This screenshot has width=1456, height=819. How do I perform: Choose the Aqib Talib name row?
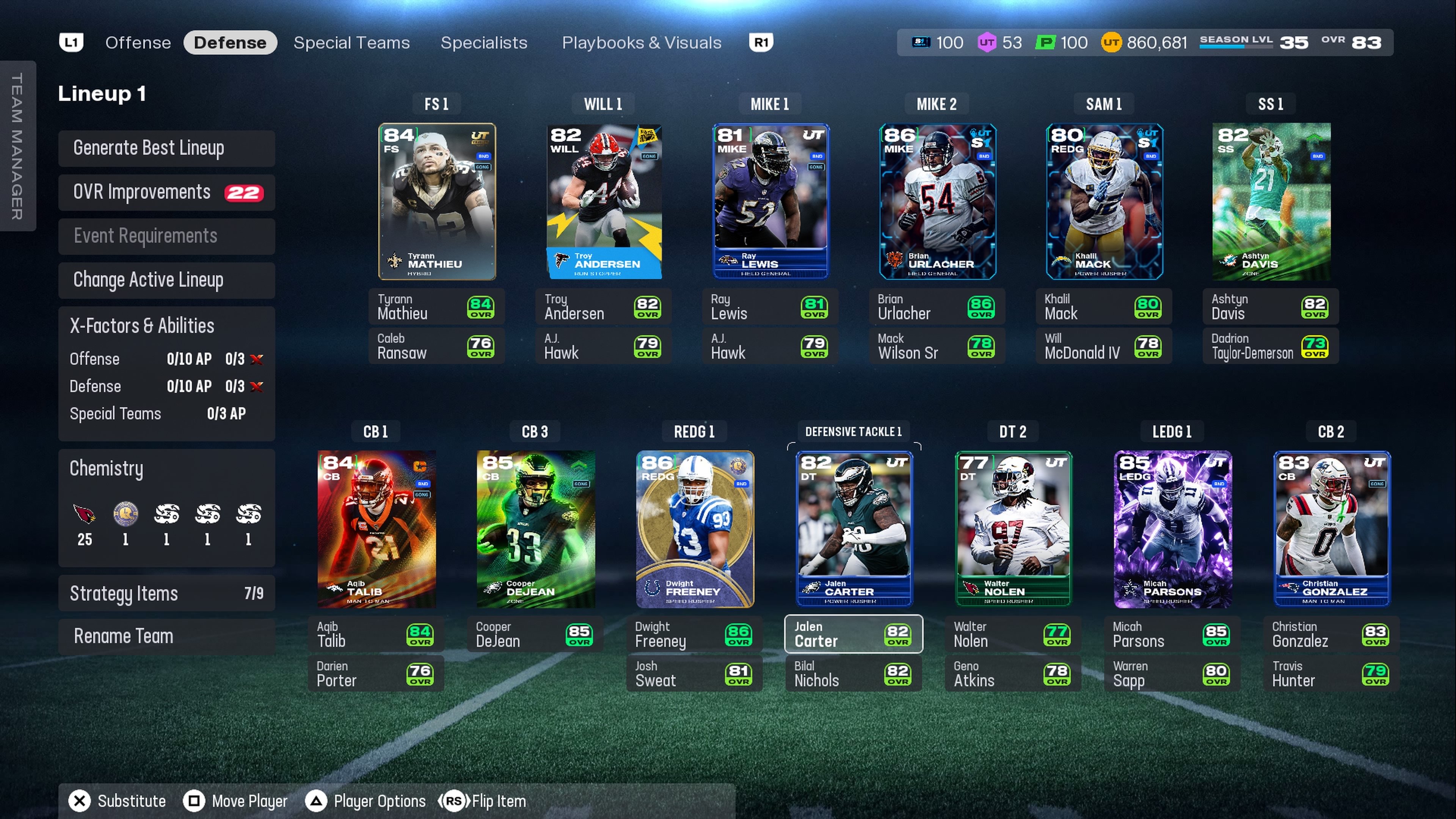click(375, 634)
